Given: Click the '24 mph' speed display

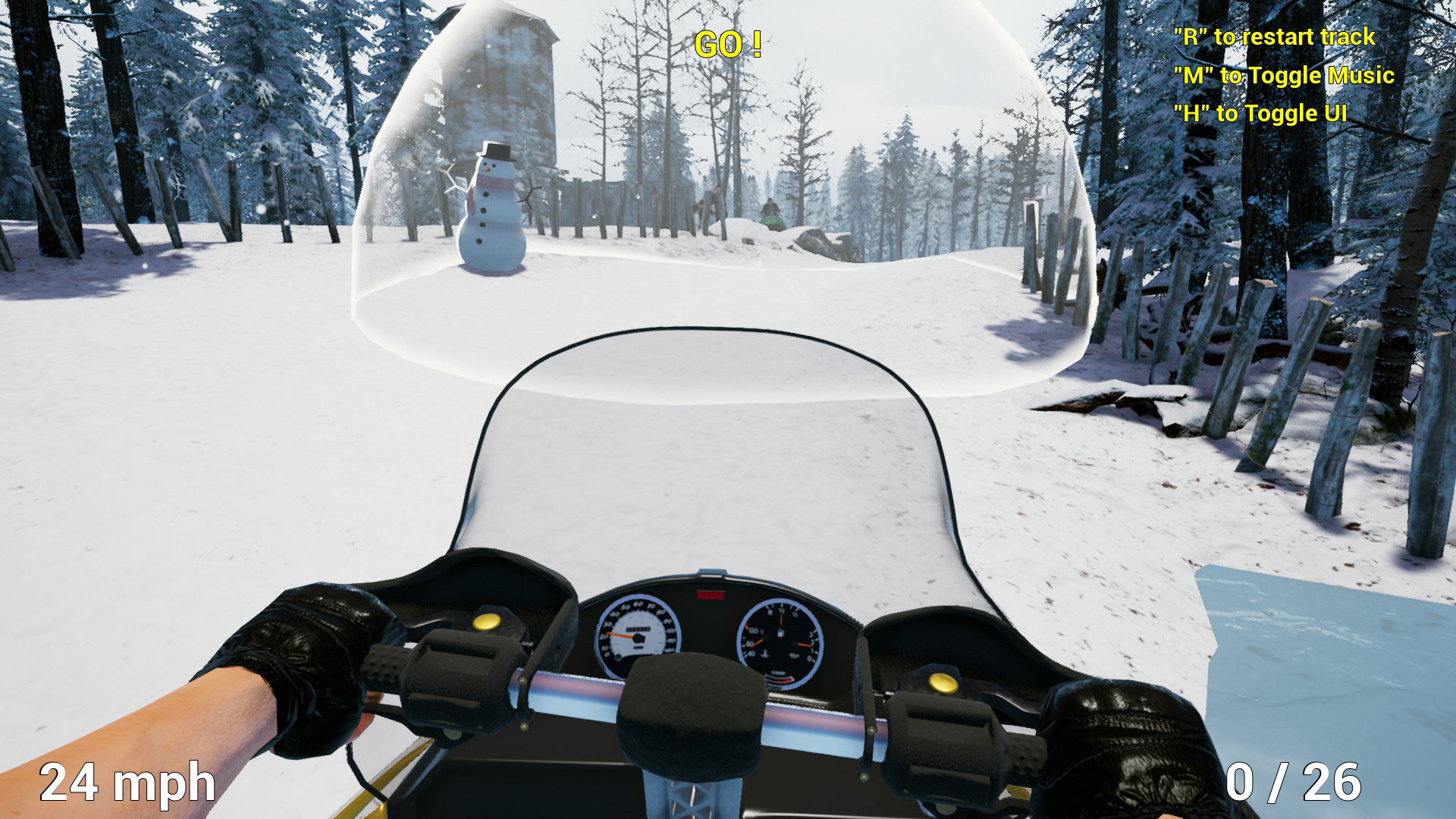Looking at the screenshot, I should click(x=127, y=780).
